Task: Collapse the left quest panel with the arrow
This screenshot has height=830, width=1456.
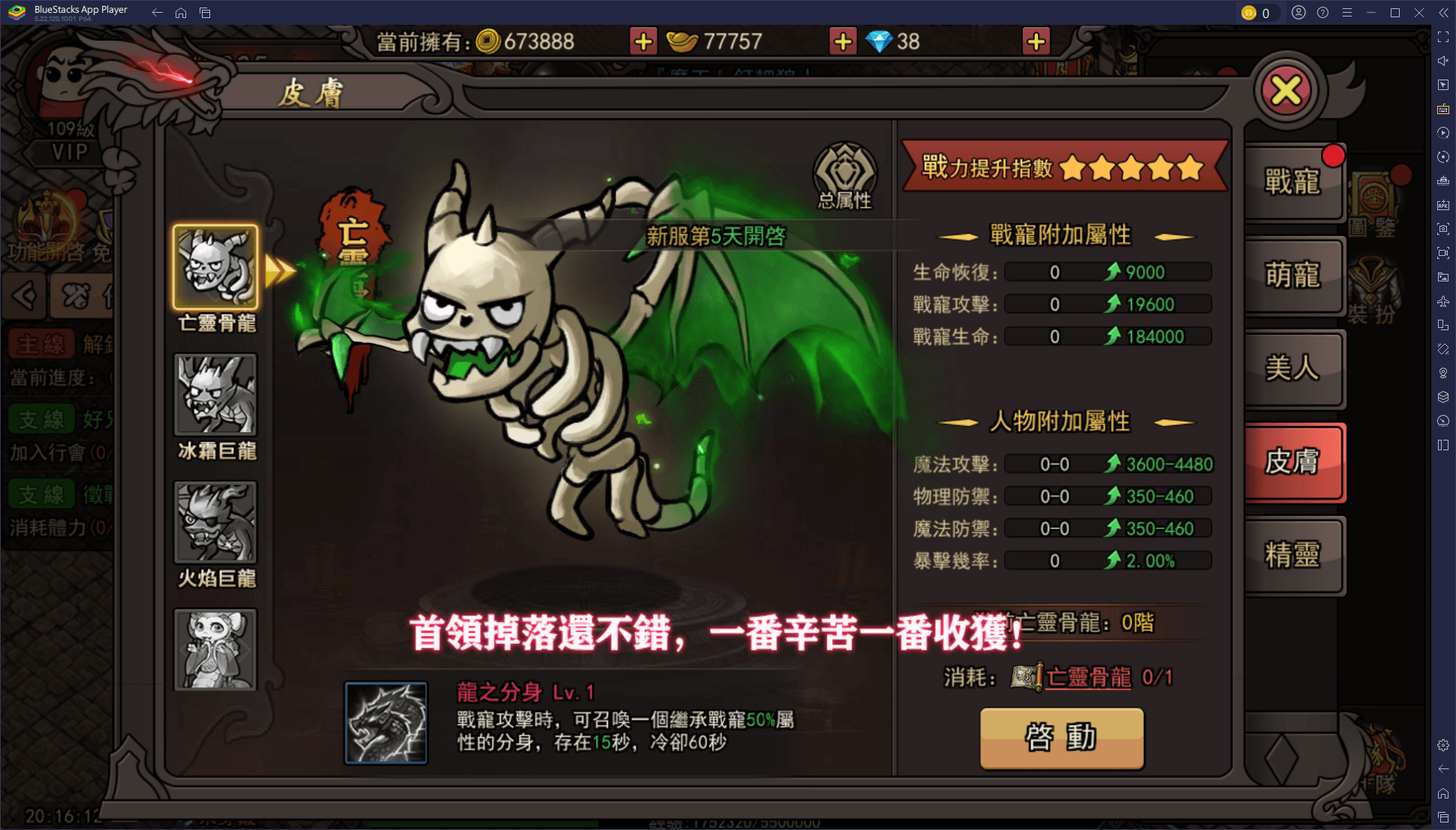Action: tap(24, 296)
